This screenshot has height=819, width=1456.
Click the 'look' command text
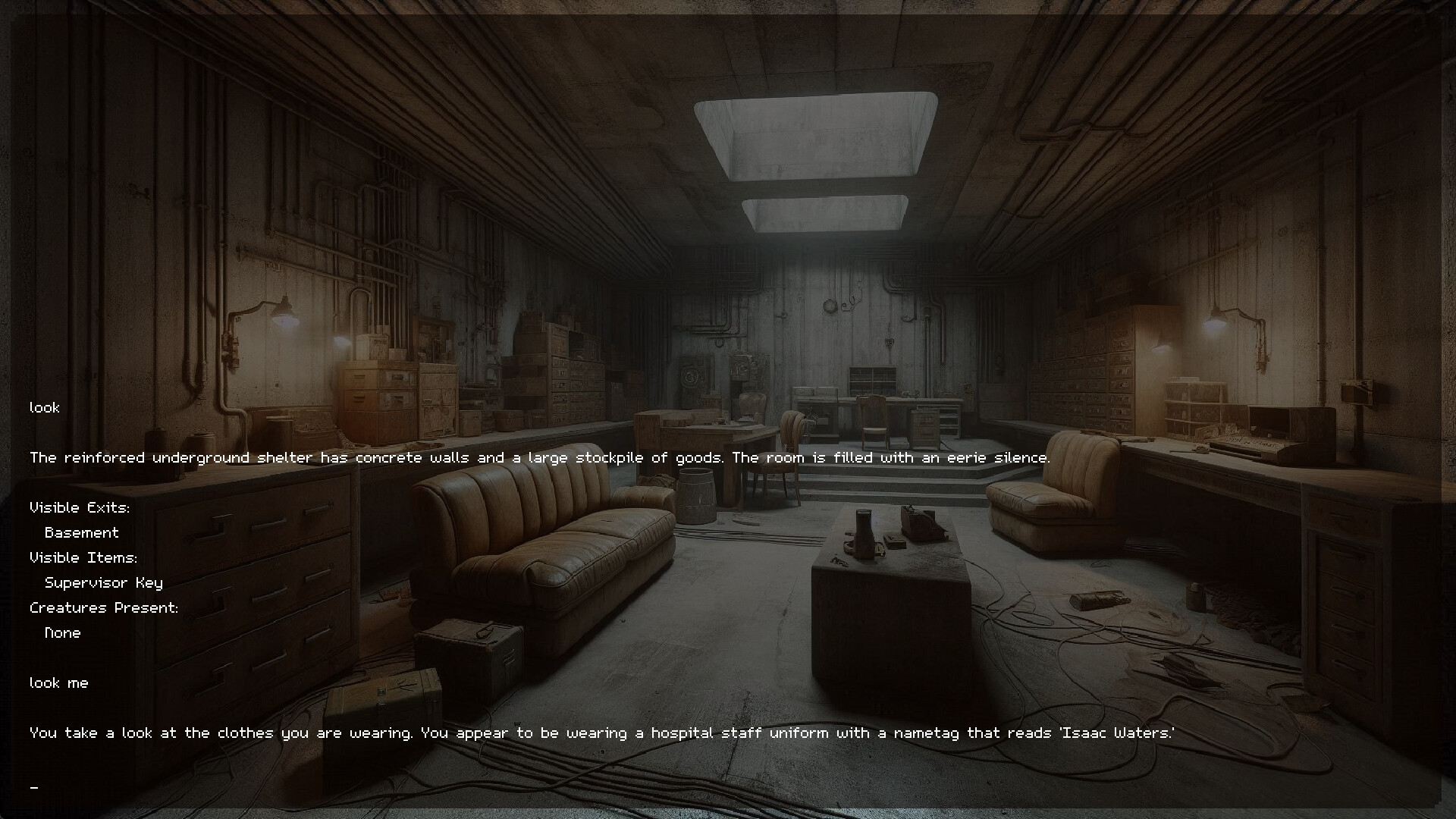43,407
